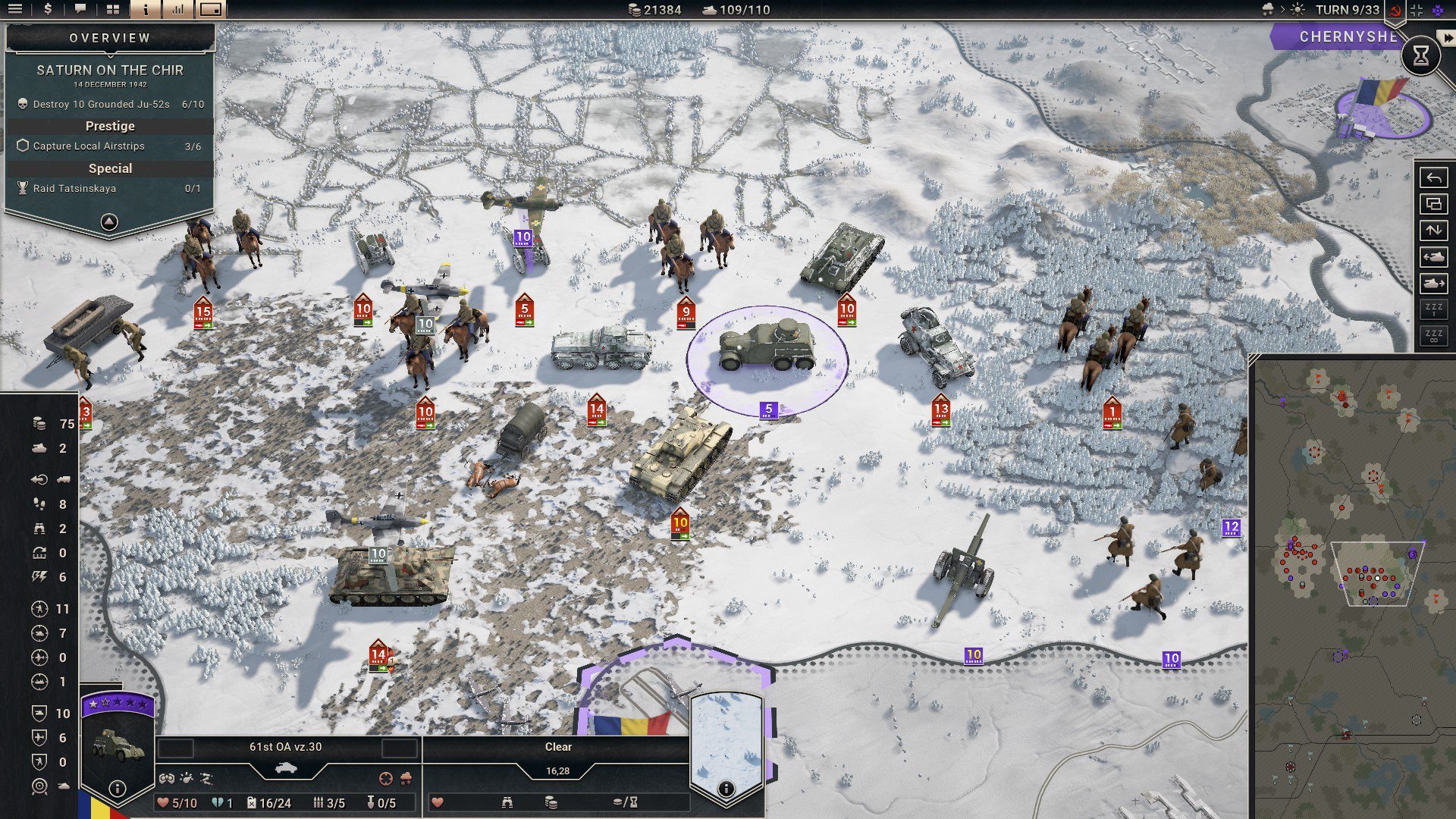Undo last move with the curved arrow
This screenshot has width=1456, height=819.
click(1433, 178)
